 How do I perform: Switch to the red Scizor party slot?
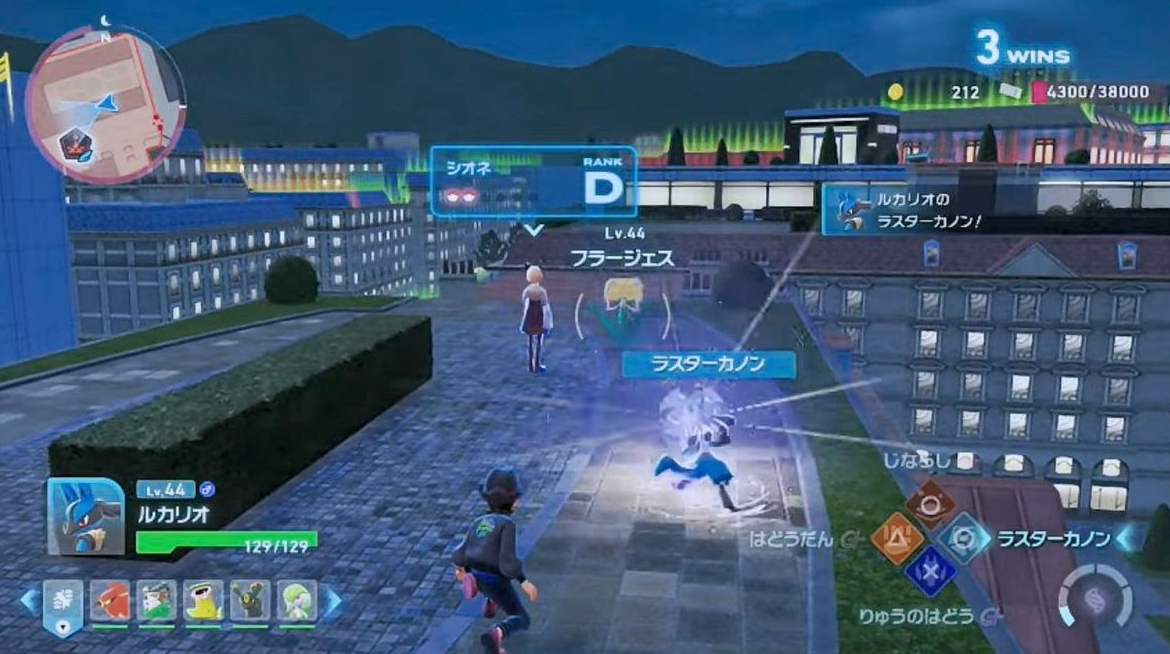click(110, 601)
